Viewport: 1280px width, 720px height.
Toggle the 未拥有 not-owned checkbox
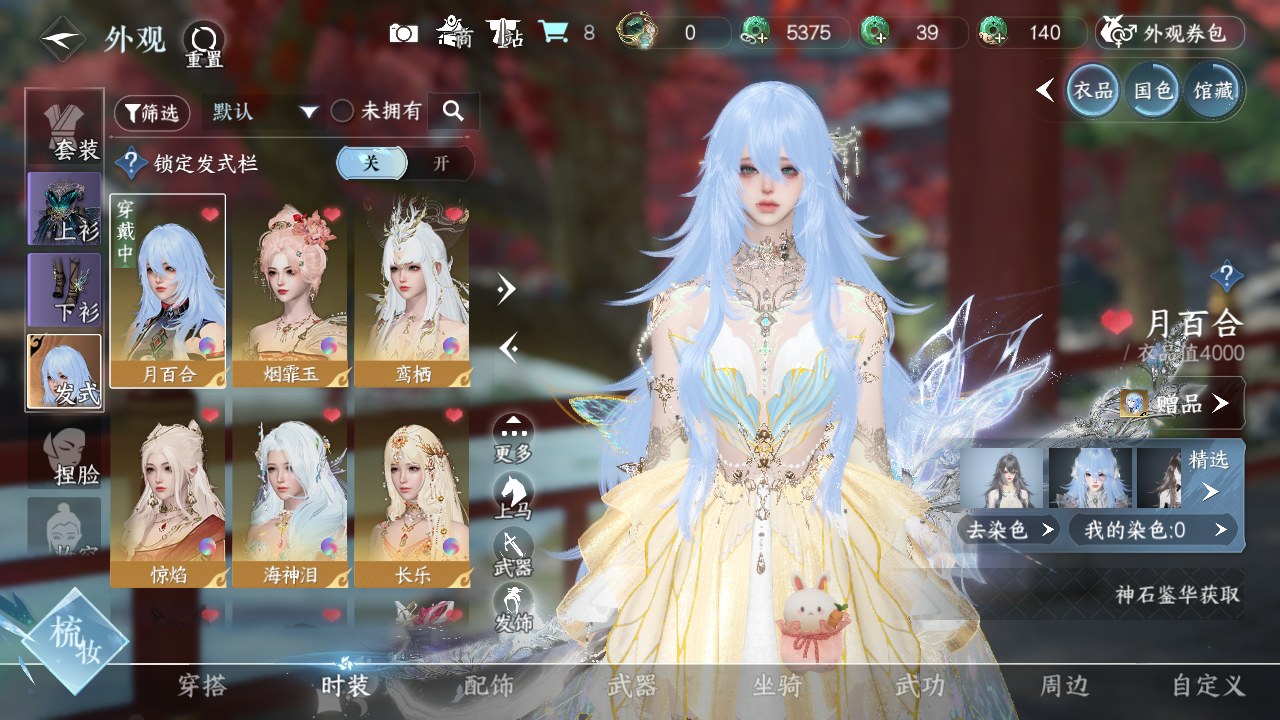pos(343,112)
